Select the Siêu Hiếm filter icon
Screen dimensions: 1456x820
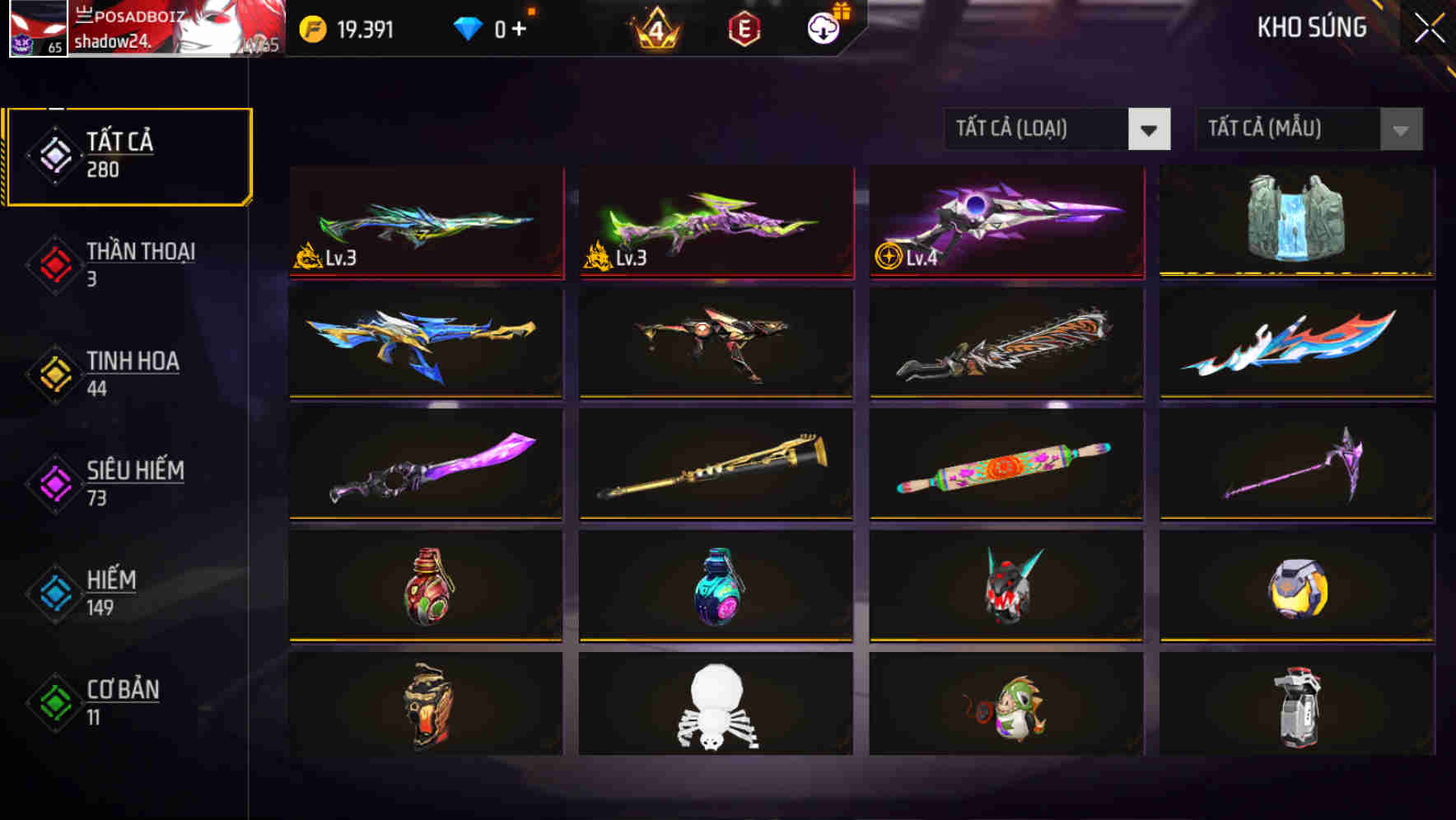click(x=54, y=482)
